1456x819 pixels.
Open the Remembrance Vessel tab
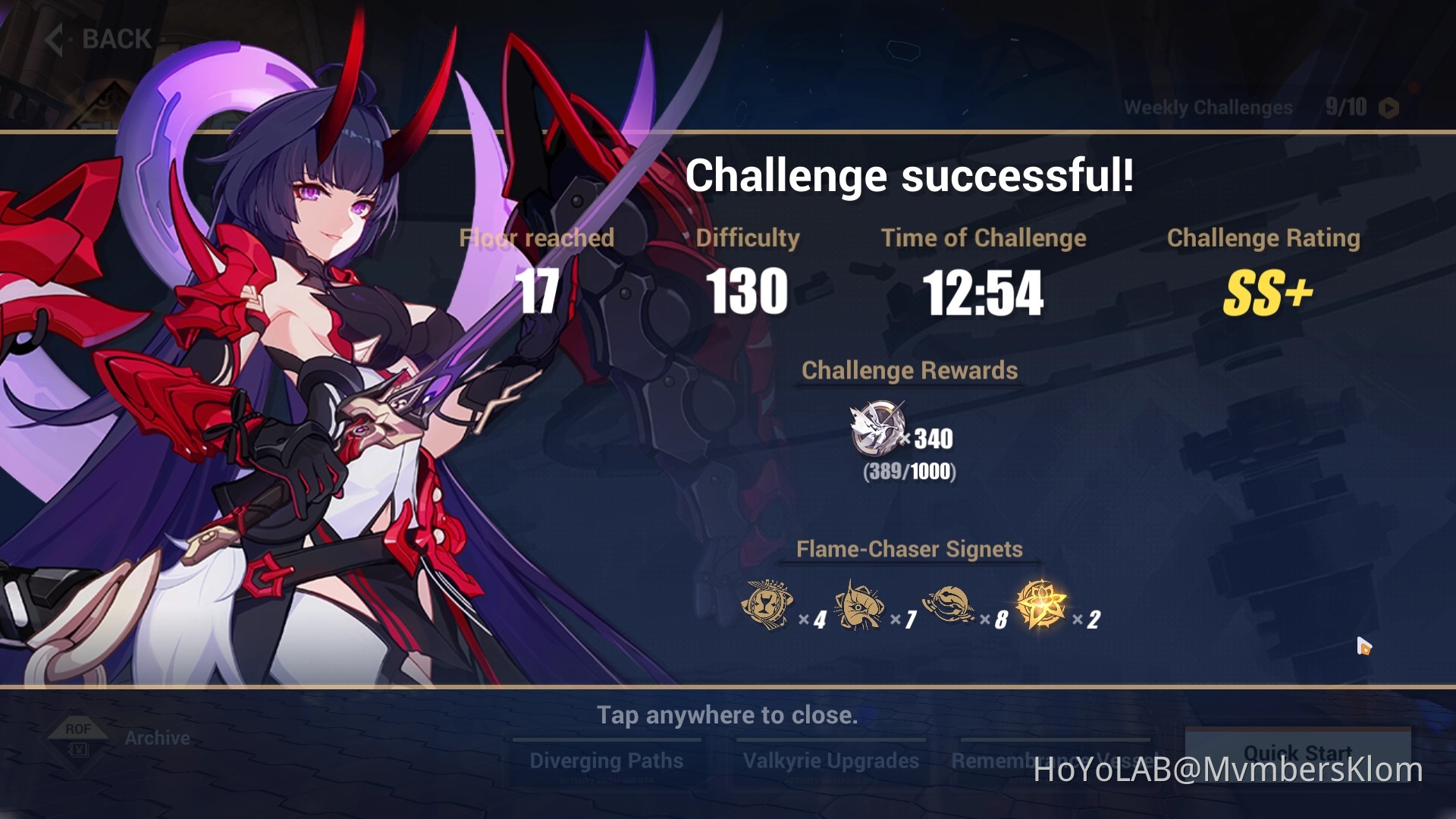pyautogui.click(x=1053, y=760)
